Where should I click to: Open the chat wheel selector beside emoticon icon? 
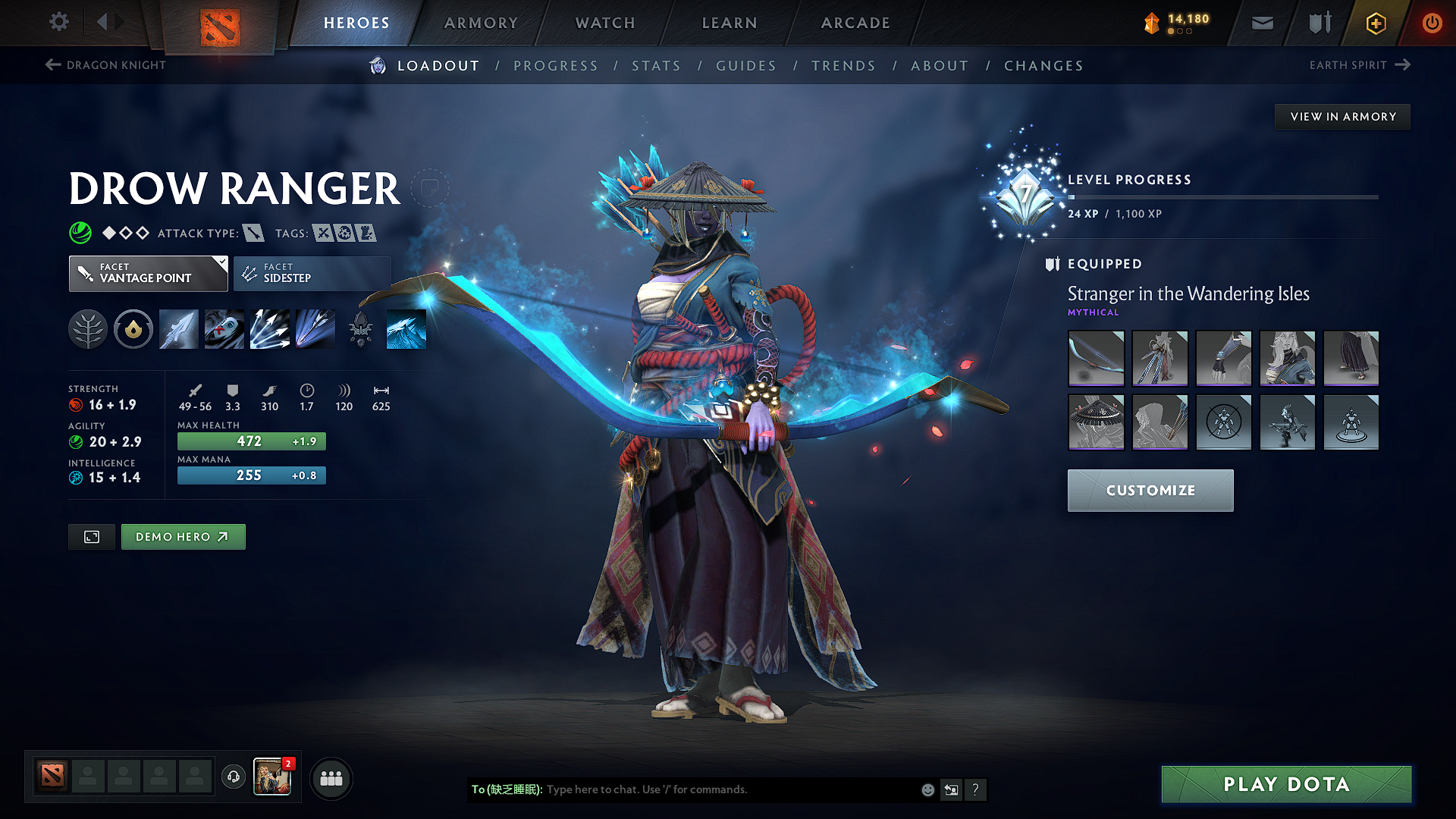click(x=951, y=789)
